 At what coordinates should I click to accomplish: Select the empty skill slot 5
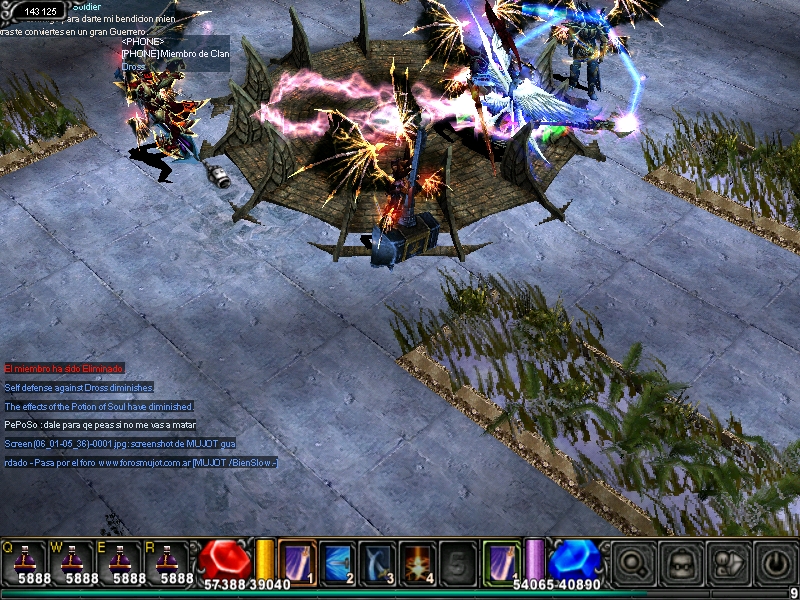click(457, 561)
